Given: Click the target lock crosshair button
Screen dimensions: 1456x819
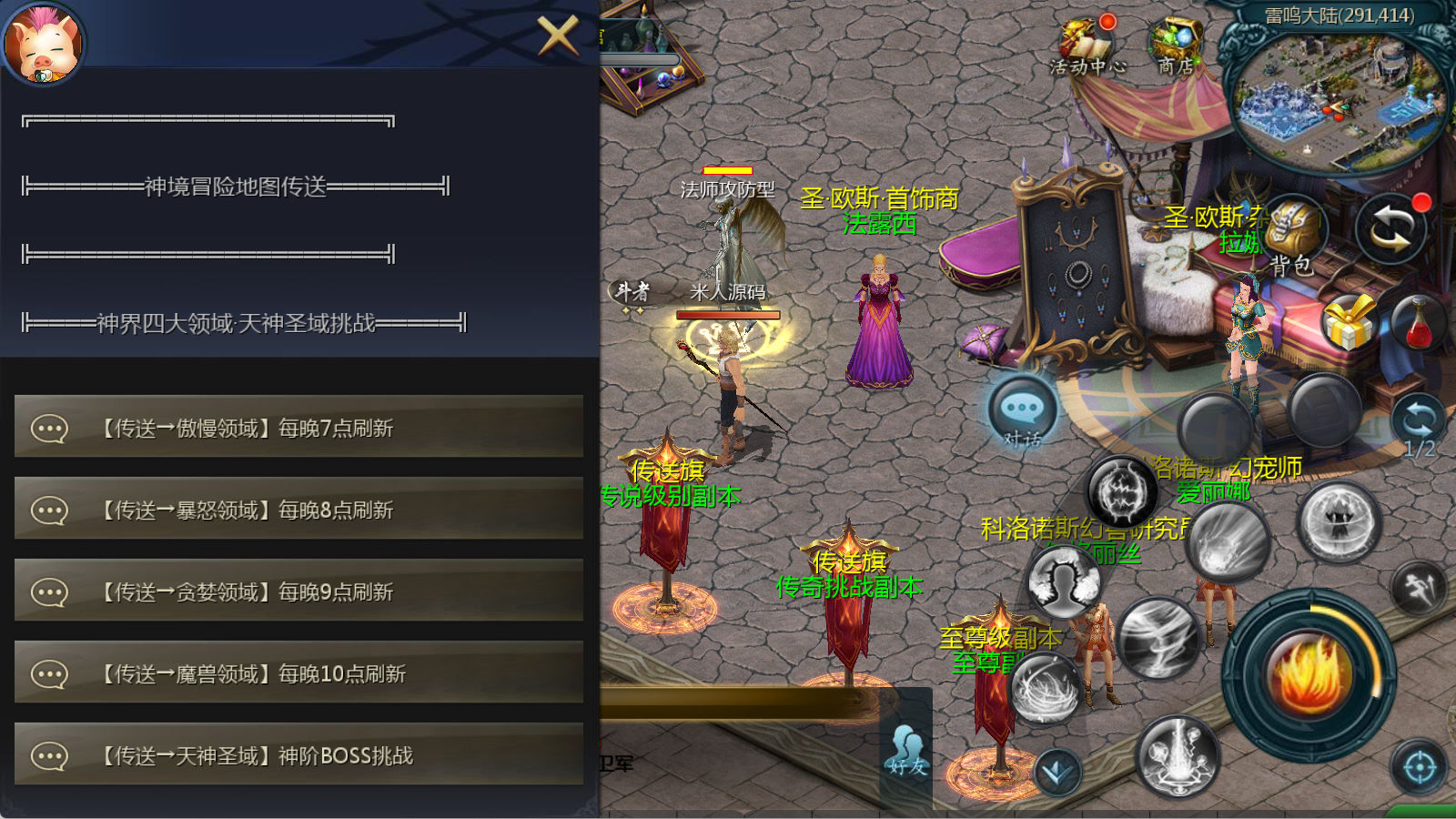Looking at the screenshot, I should click(x=1420, y=768).
